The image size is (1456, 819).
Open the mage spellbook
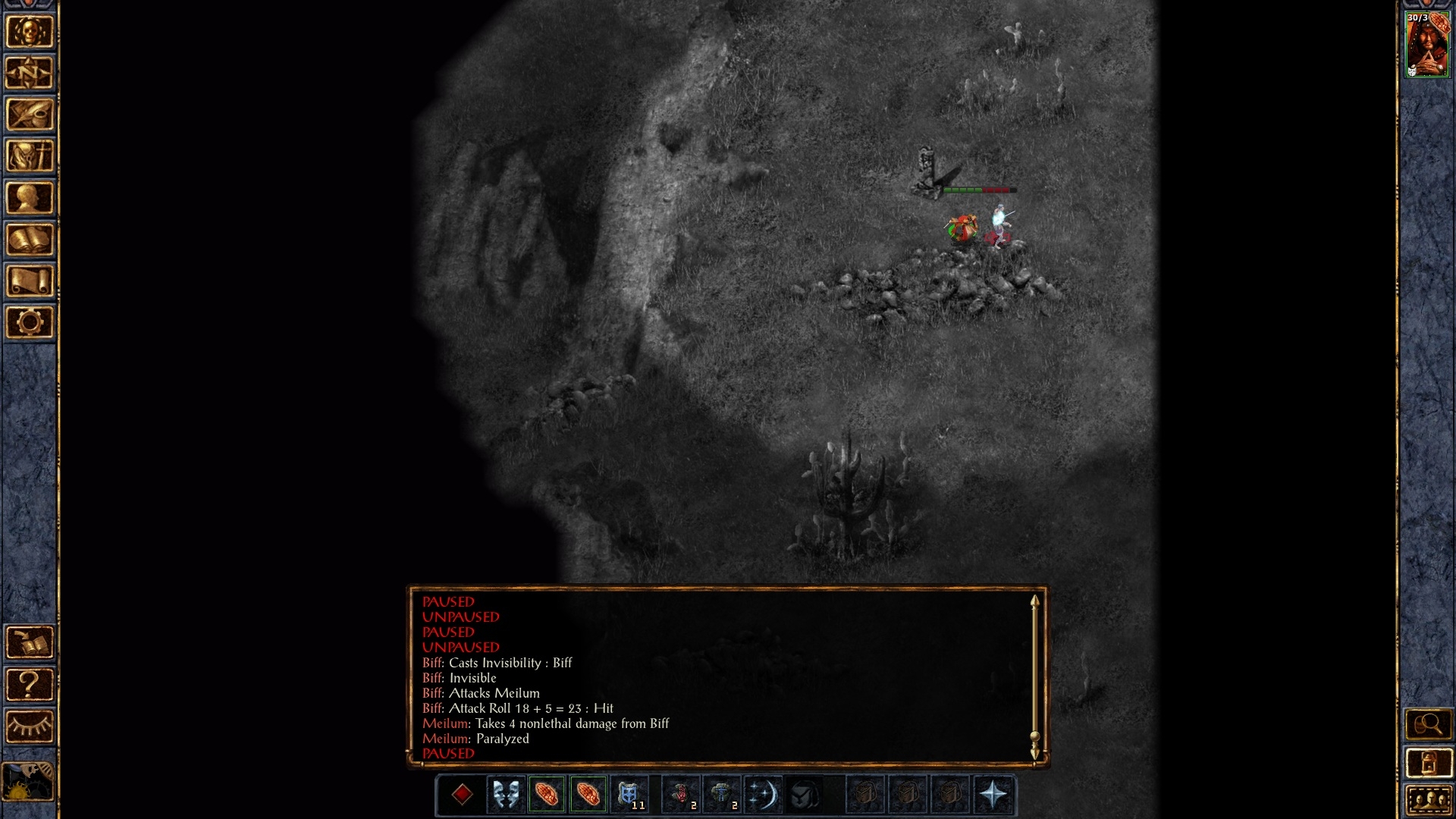pos(30,240)
